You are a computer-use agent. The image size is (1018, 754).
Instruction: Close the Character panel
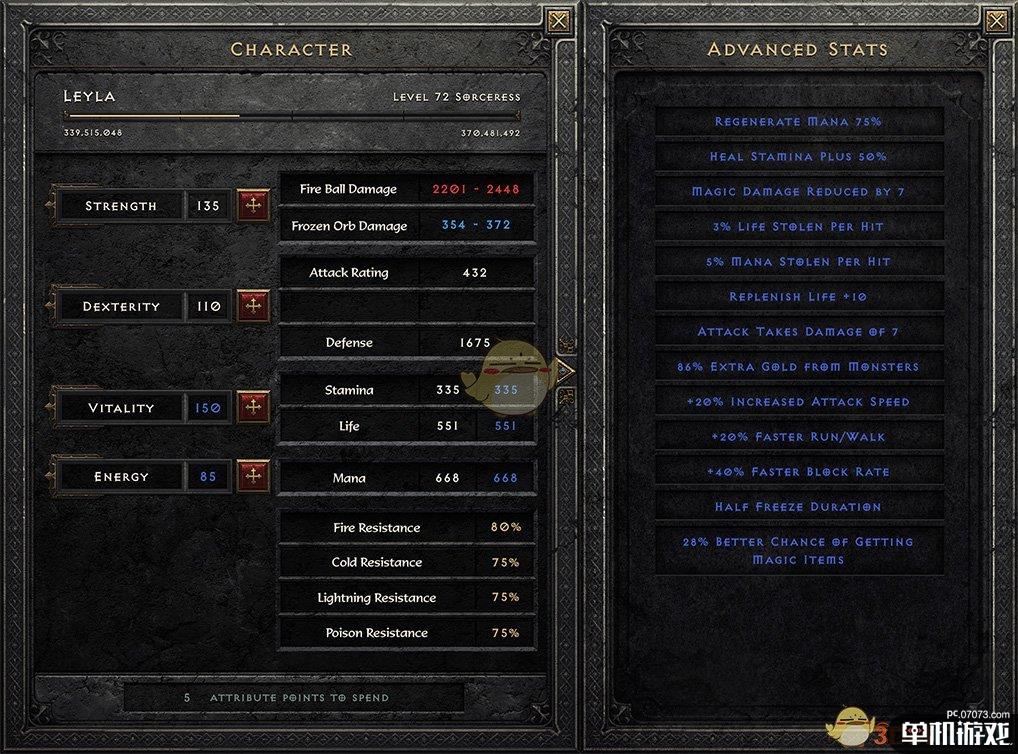click(x=559, y=20)
